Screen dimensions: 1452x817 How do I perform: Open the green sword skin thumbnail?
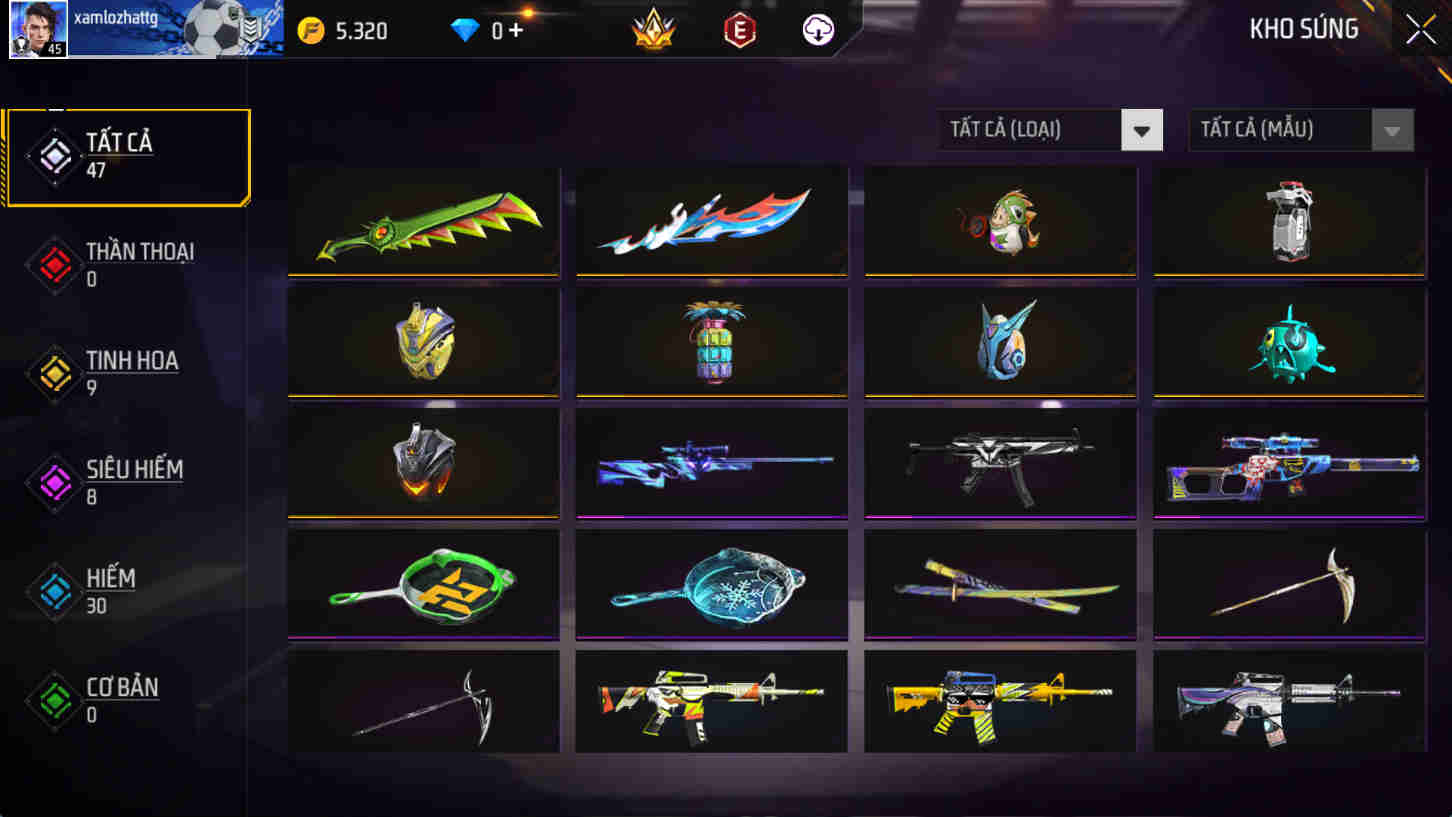[x=422, y=222]
